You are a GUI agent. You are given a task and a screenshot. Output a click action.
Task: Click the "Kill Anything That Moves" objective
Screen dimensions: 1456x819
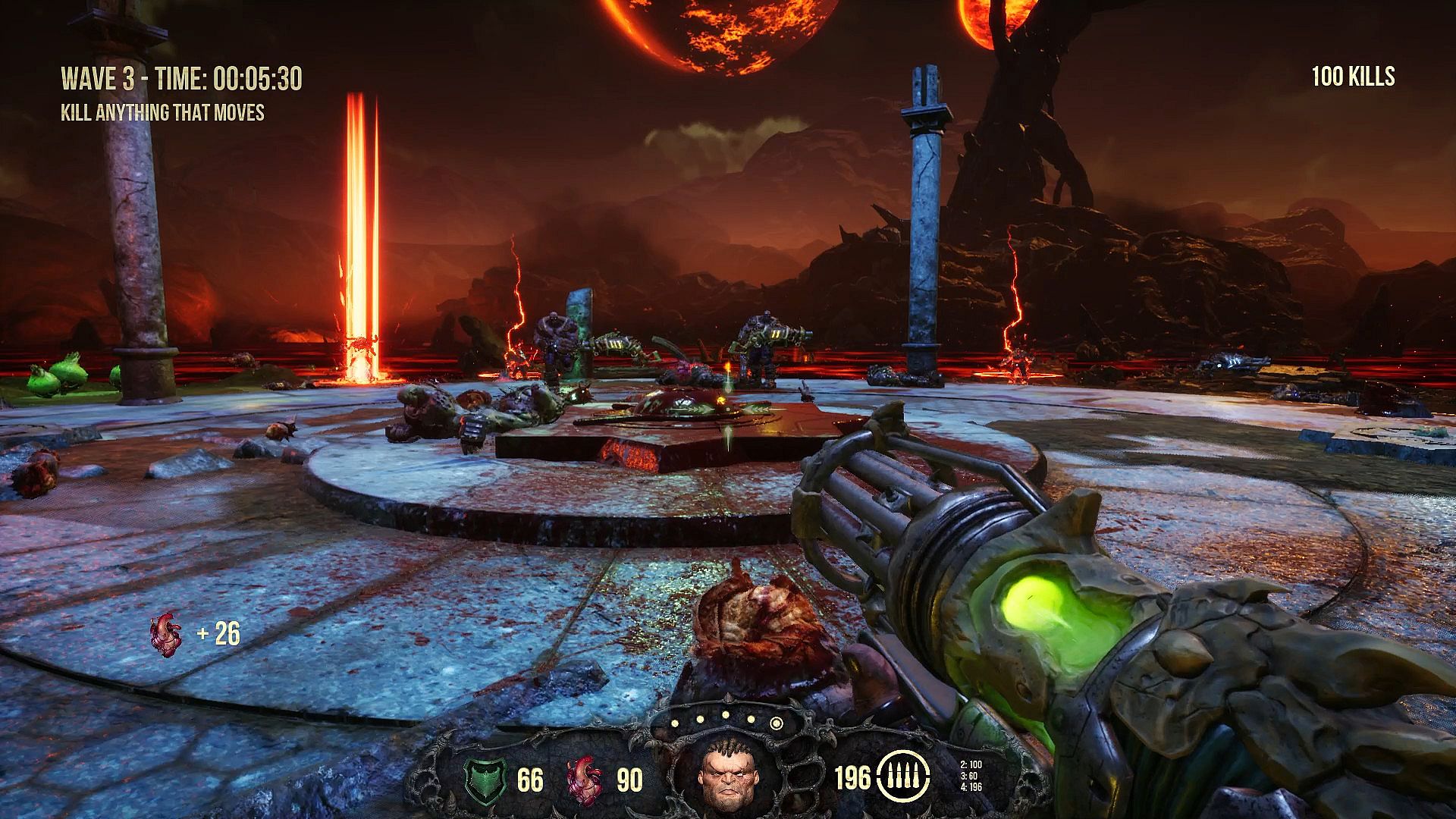coord(162,113)
